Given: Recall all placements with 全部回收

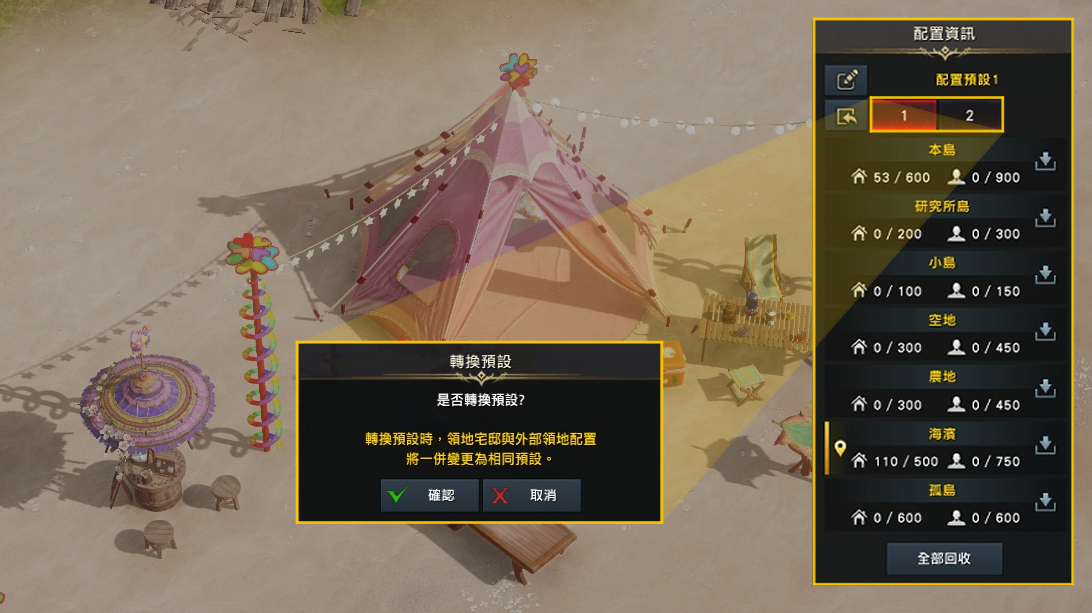Looking at the screenshot, I should 944,558.
